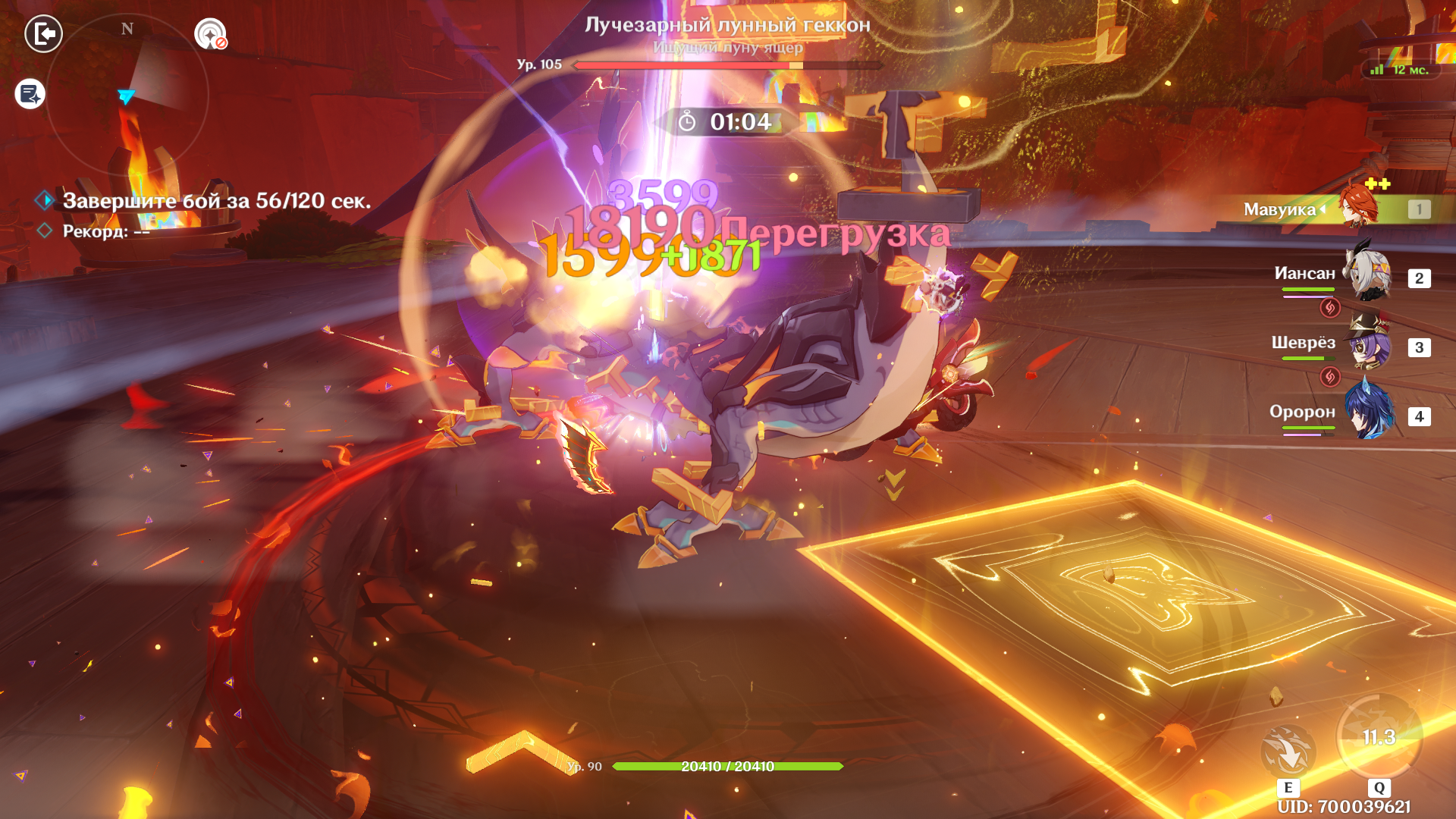The width and height of the screenshot is (1456, 819).
Task: Click the exit domain door icon
Action: point(43,34)
